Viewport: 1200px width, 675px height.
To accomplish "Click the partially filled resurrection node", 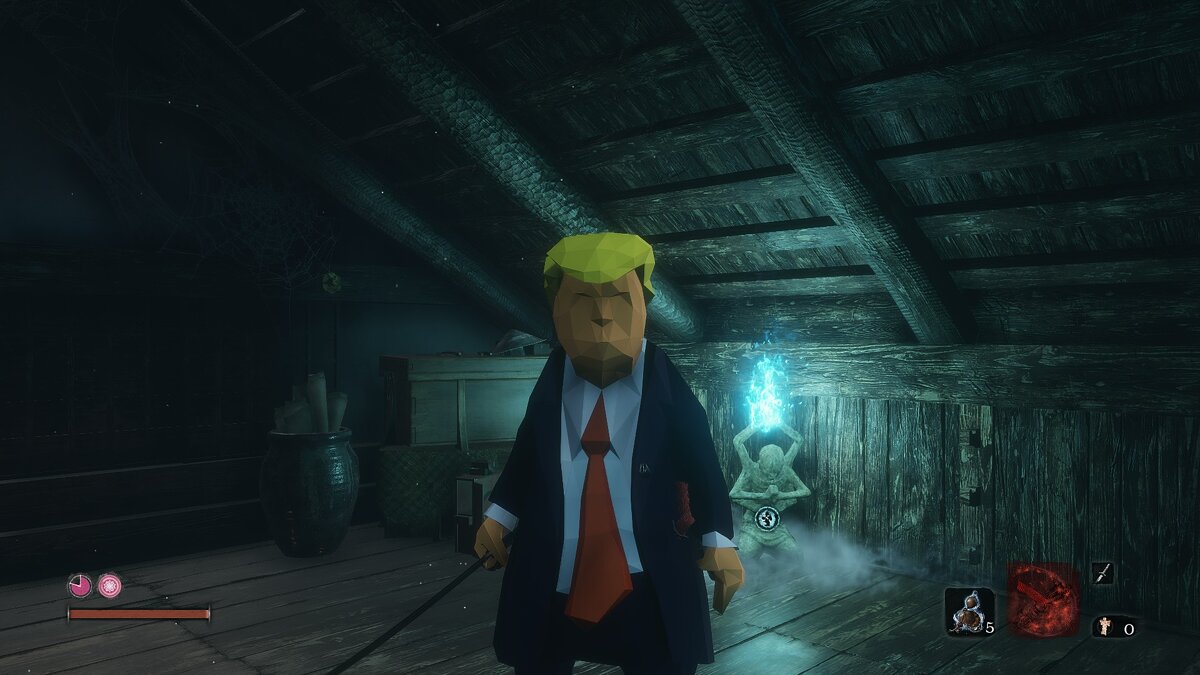I will coord(80,586).
